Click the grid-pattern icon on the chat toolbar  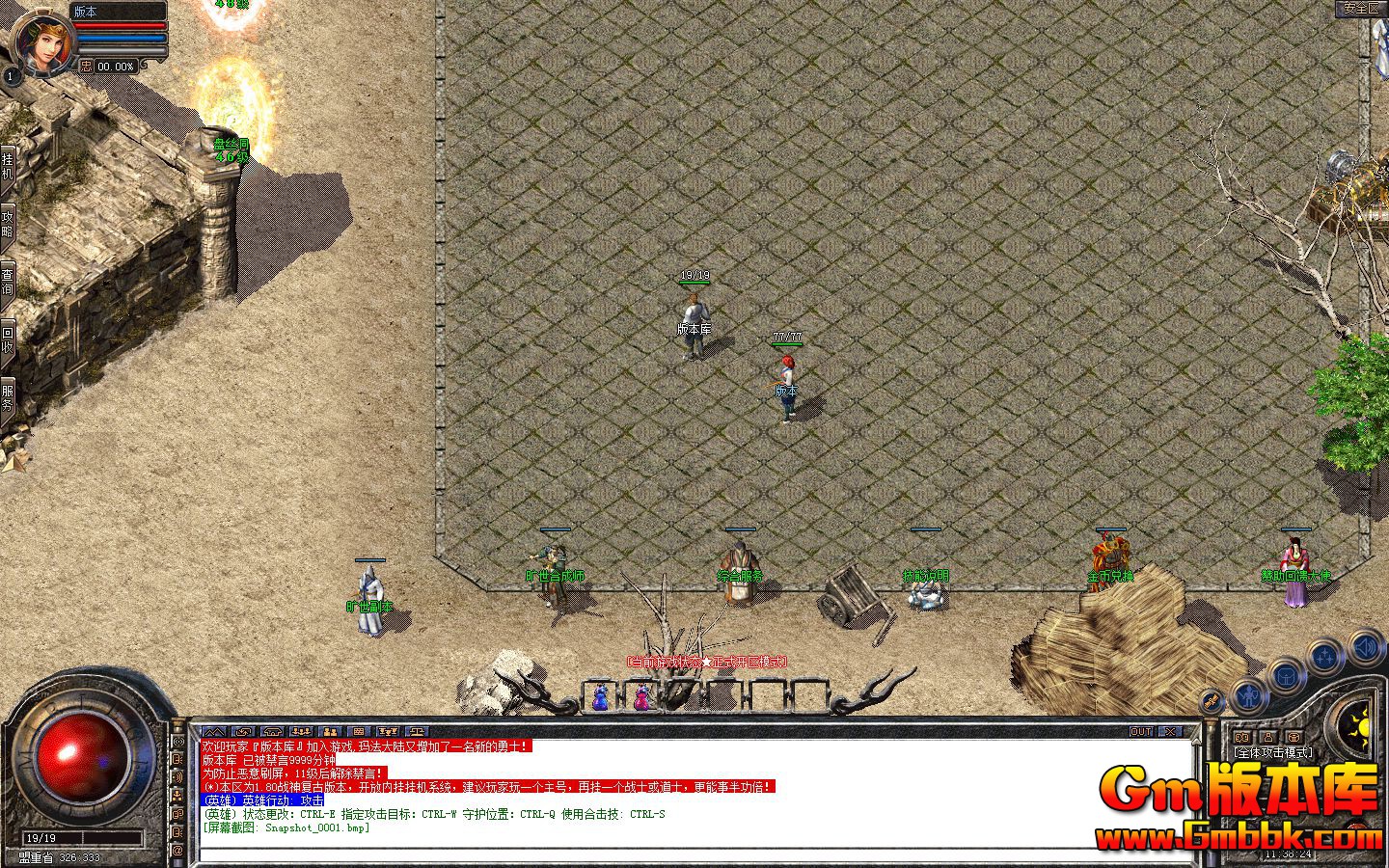click(x=358, y=731)
